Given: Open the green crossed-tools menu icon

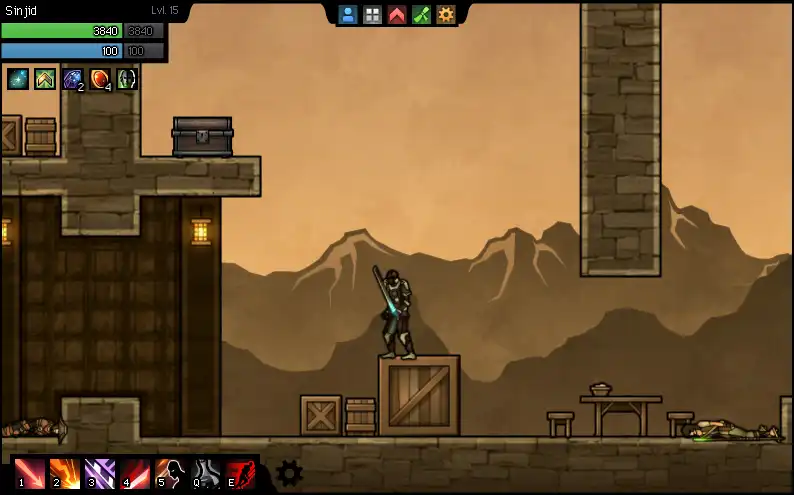Looking at the screenshot, I should (421, 14).
